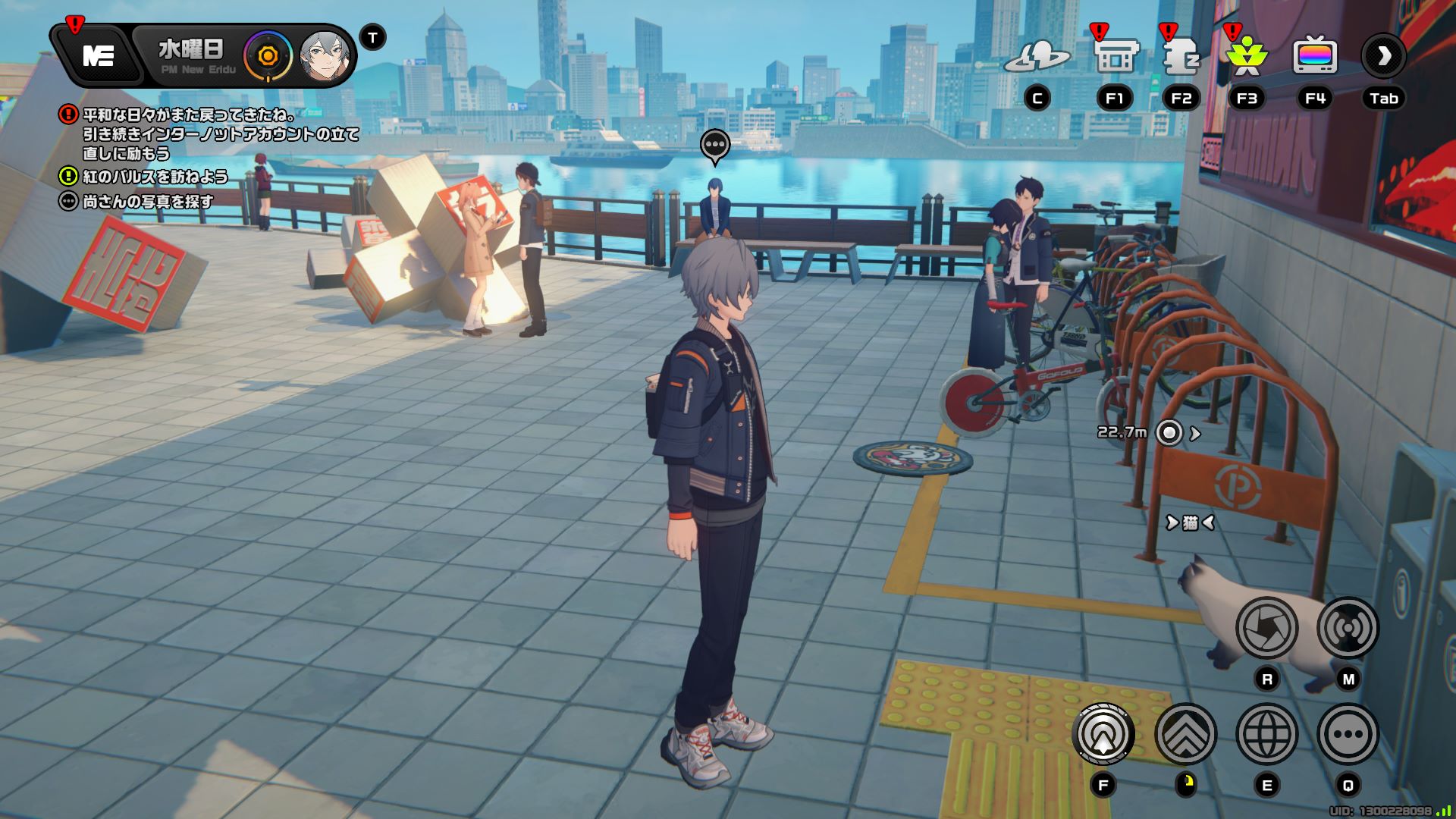
Task: Expand the arrow menu at top right
Action: 1384,56
